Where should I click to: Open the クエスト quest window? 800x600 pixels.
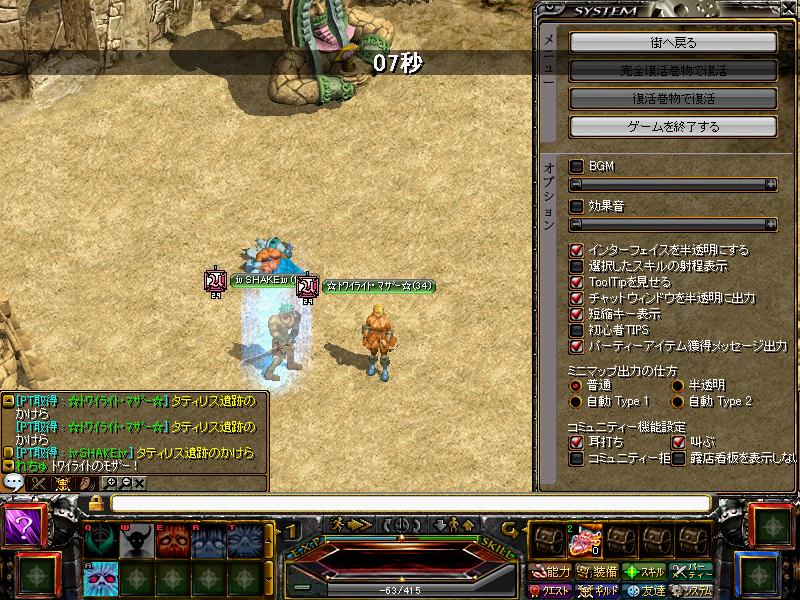click(549, 590)
